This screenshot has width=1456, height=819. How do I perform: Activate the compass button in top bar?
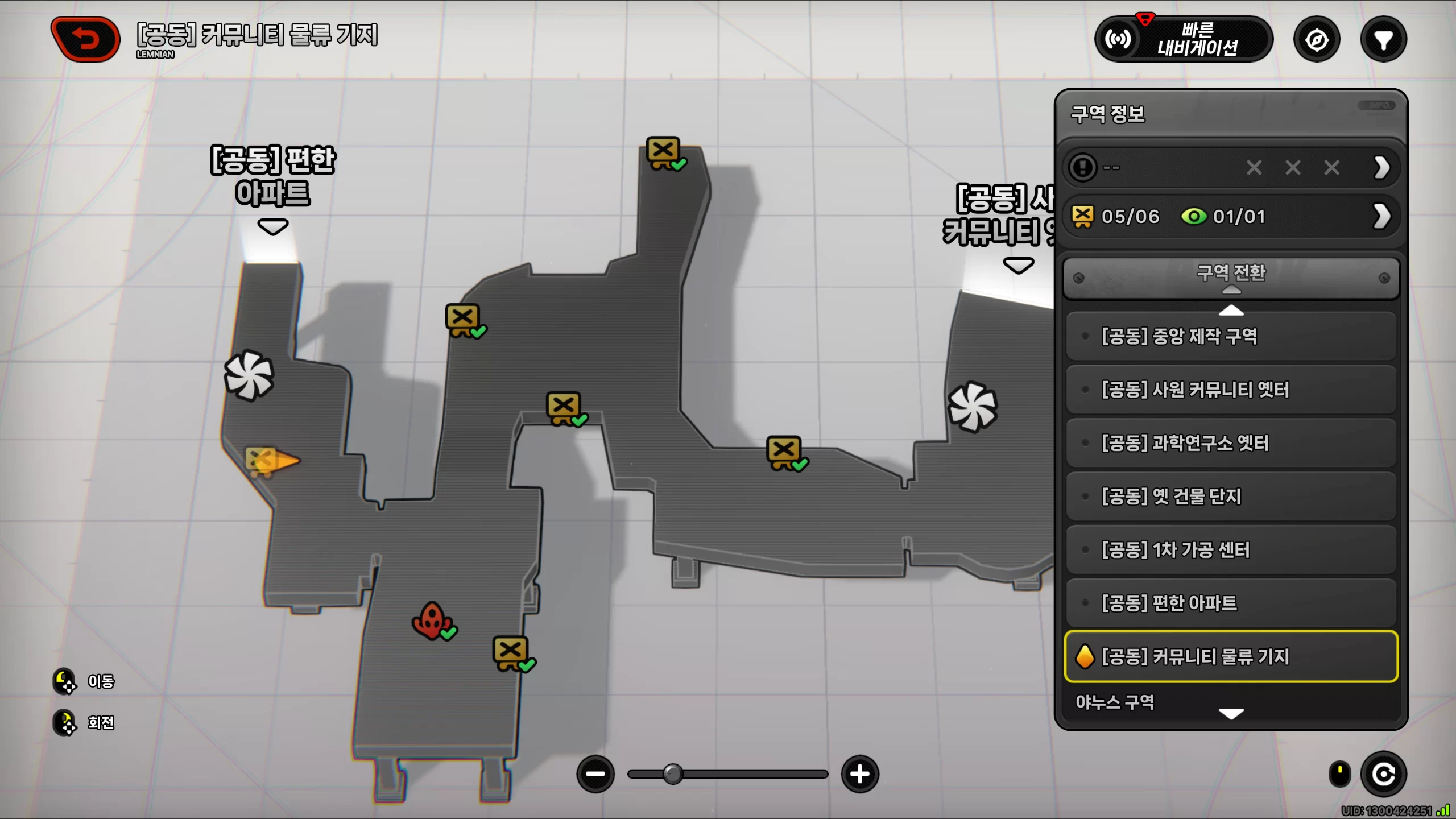tap(1317, 40)
